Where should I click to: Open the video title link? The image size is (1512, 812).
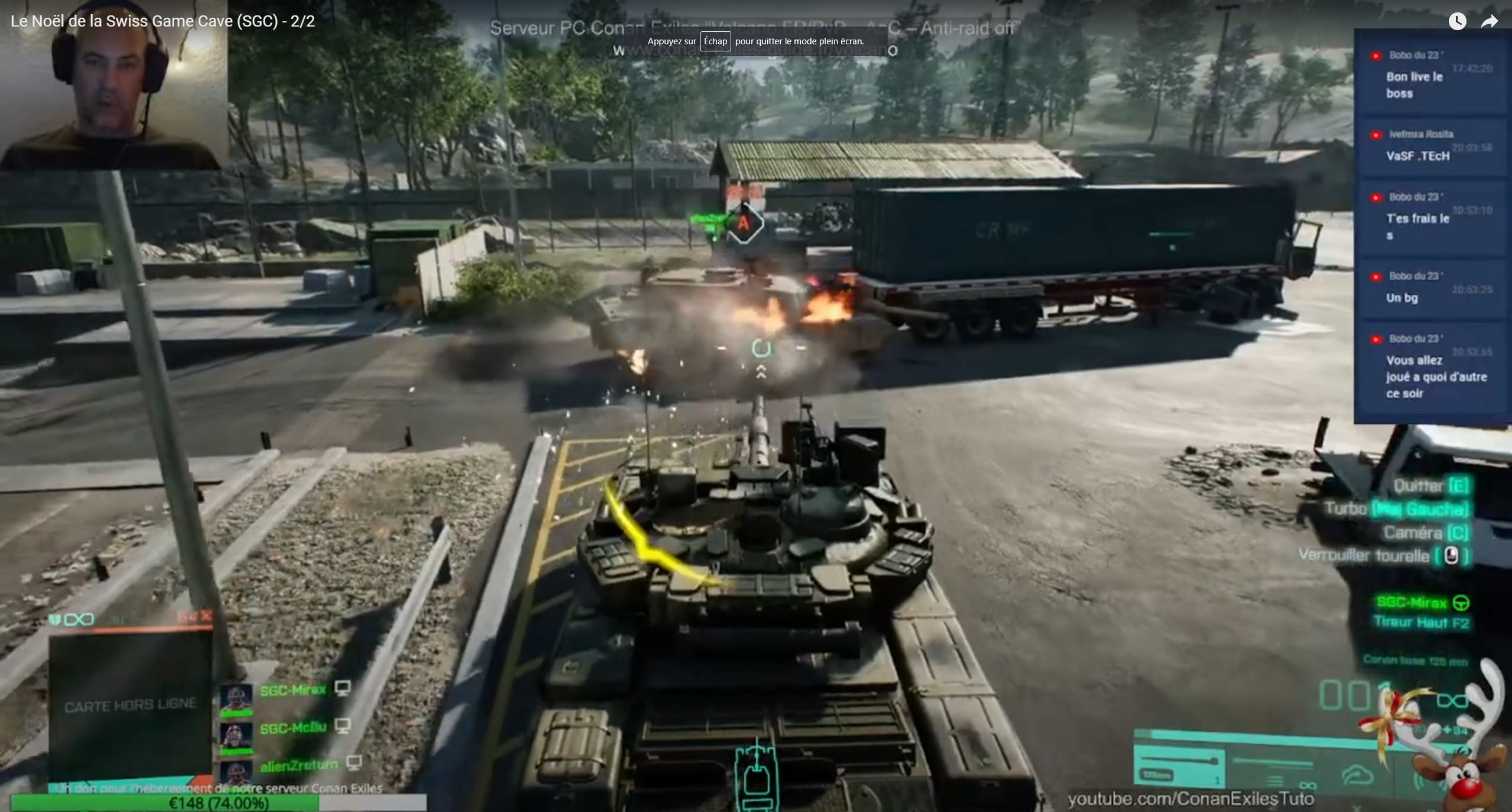pyautogui.click(x=163, y=21)
